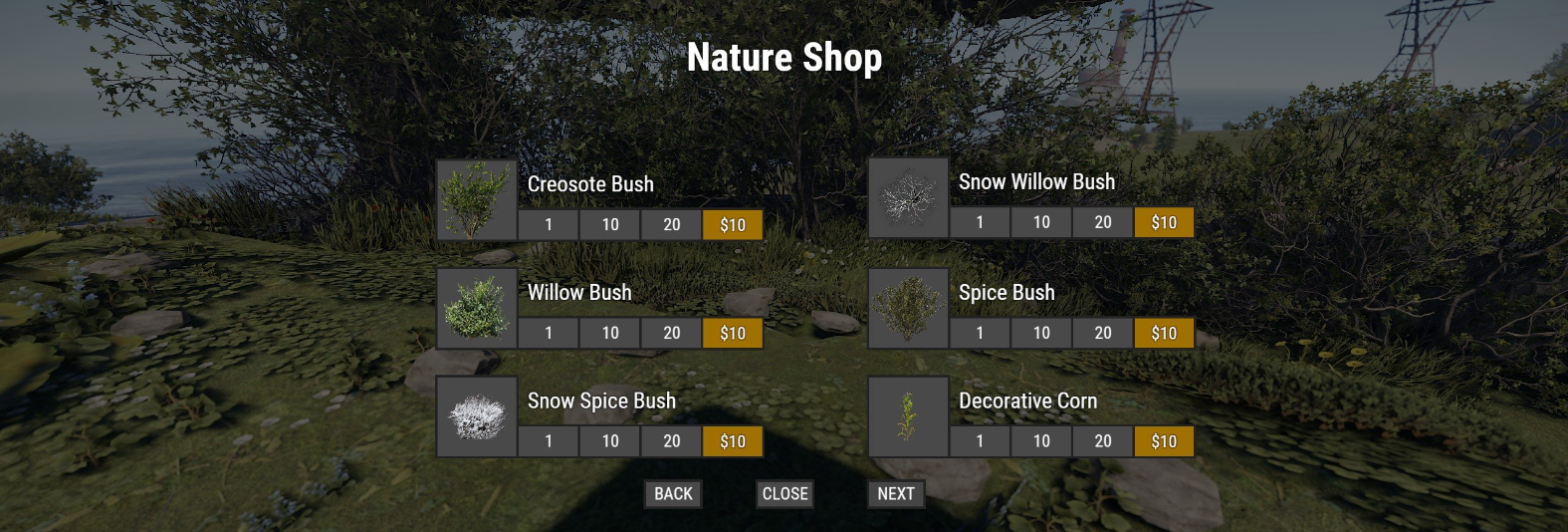Close the Nature Shop
The height and width of the screenshot is (532, 1568).
point(784,494)
